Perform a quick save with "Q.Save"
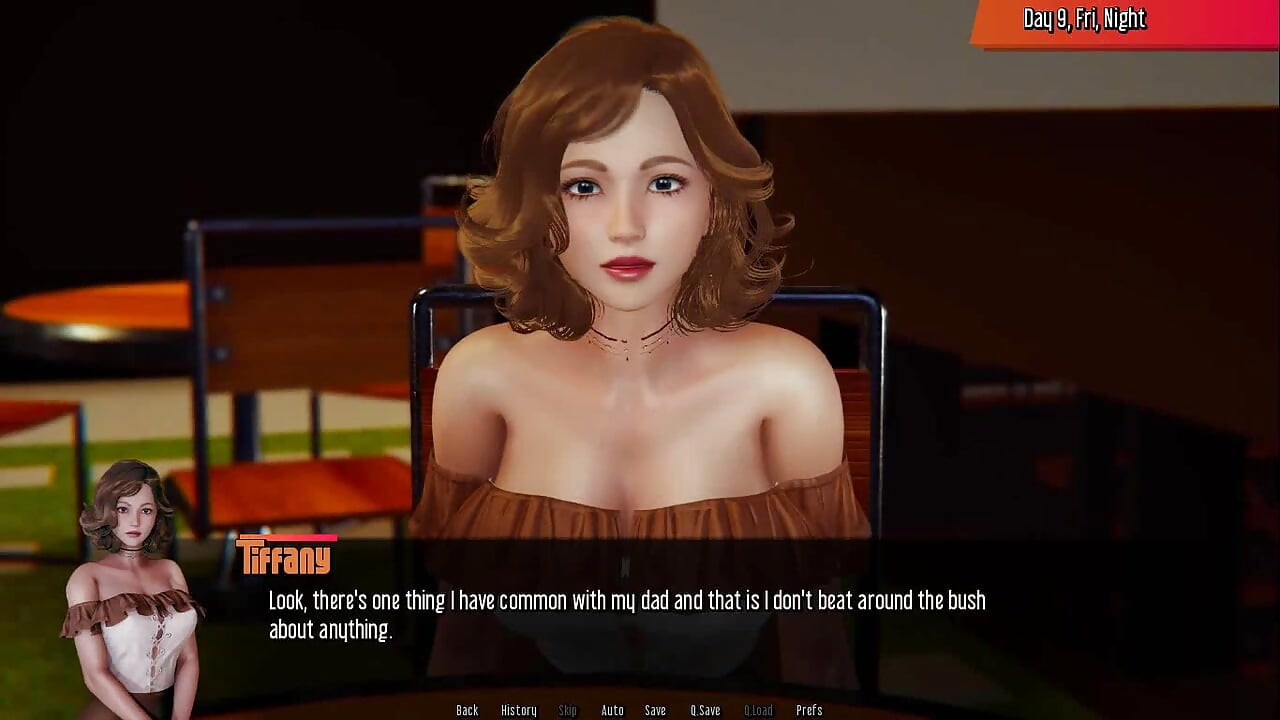Image resolution: width=1280 pixels, height=720 pixels. click(x=705, y=710)
